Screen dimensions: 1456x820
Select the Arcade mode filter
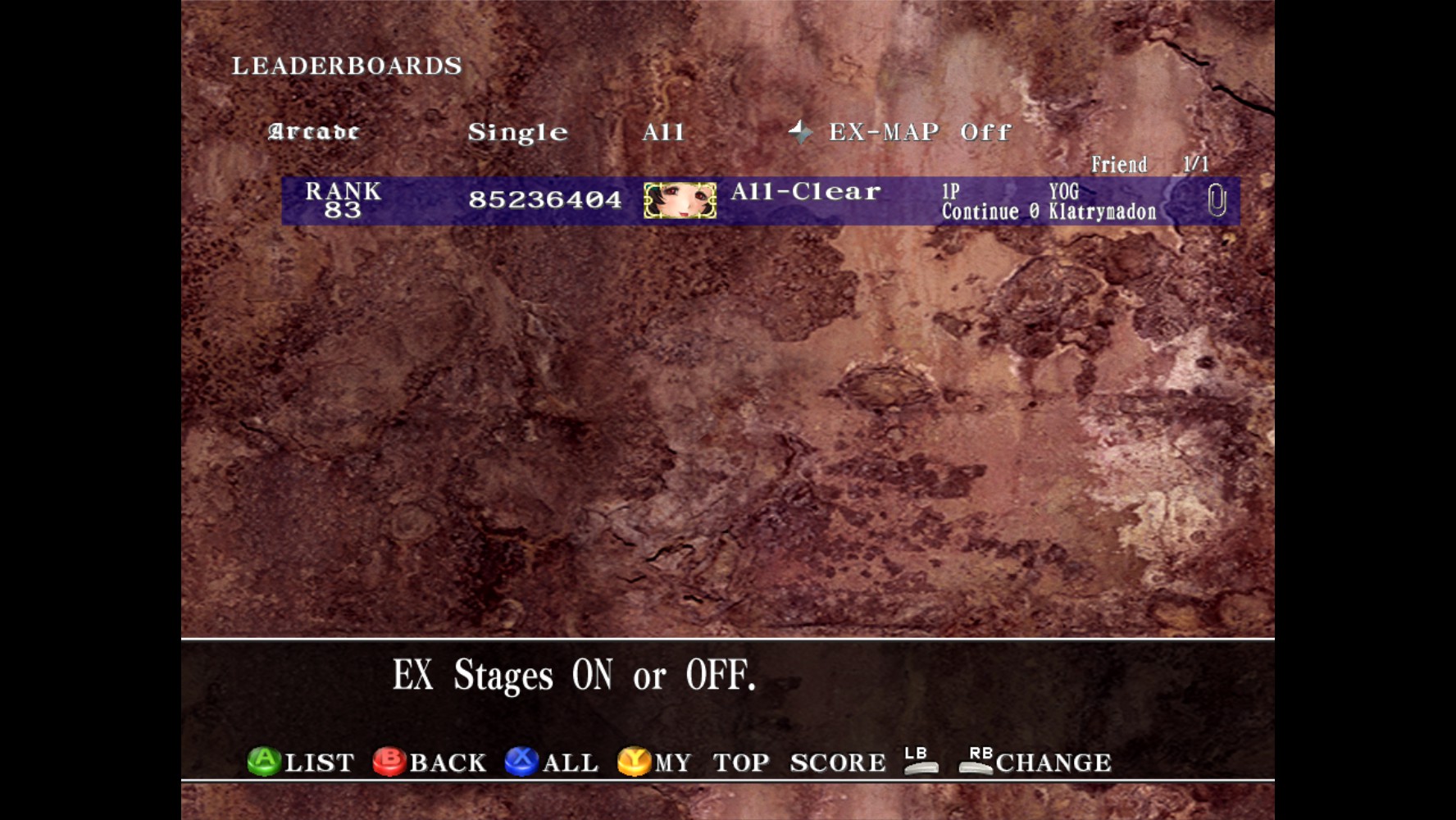[313, 132]
